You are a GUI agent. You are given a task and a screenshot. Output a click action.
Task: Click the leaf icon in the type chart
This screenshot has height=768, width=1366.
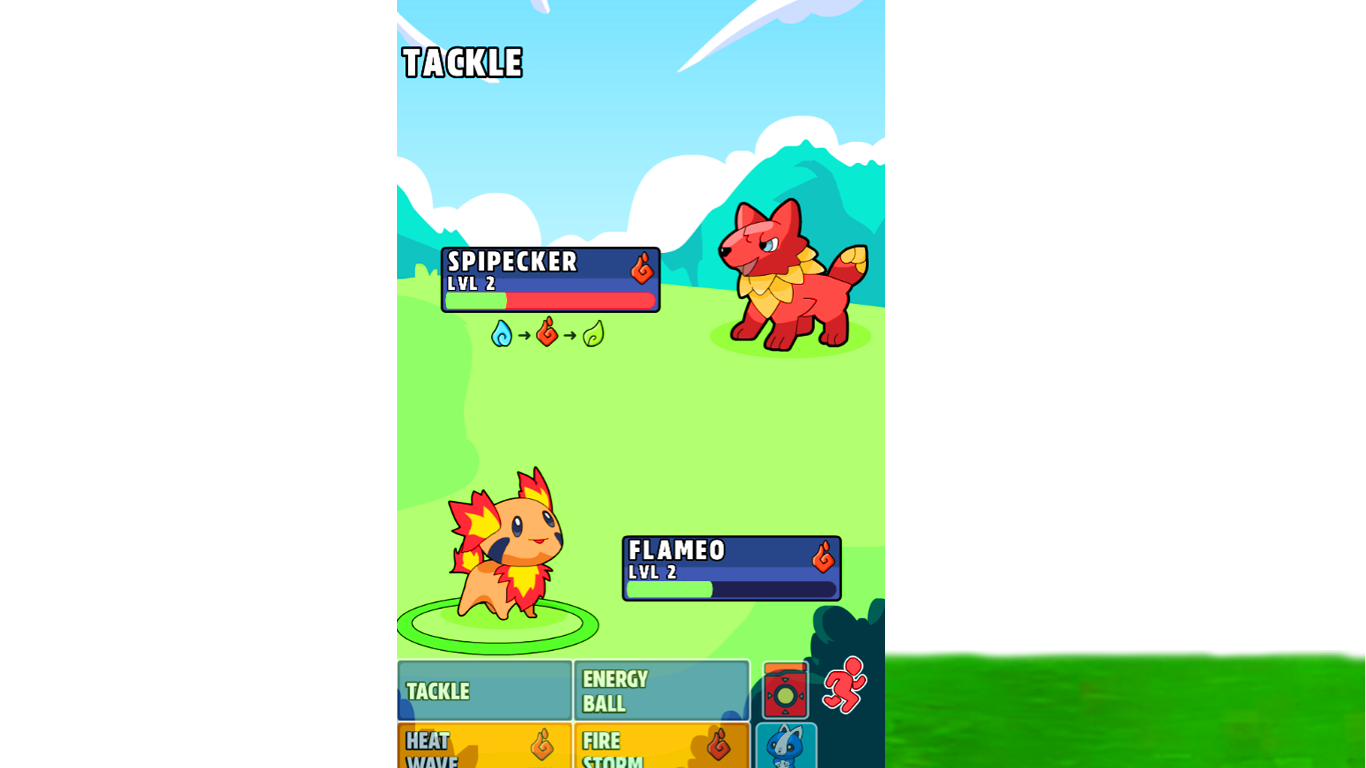point(592,335)
